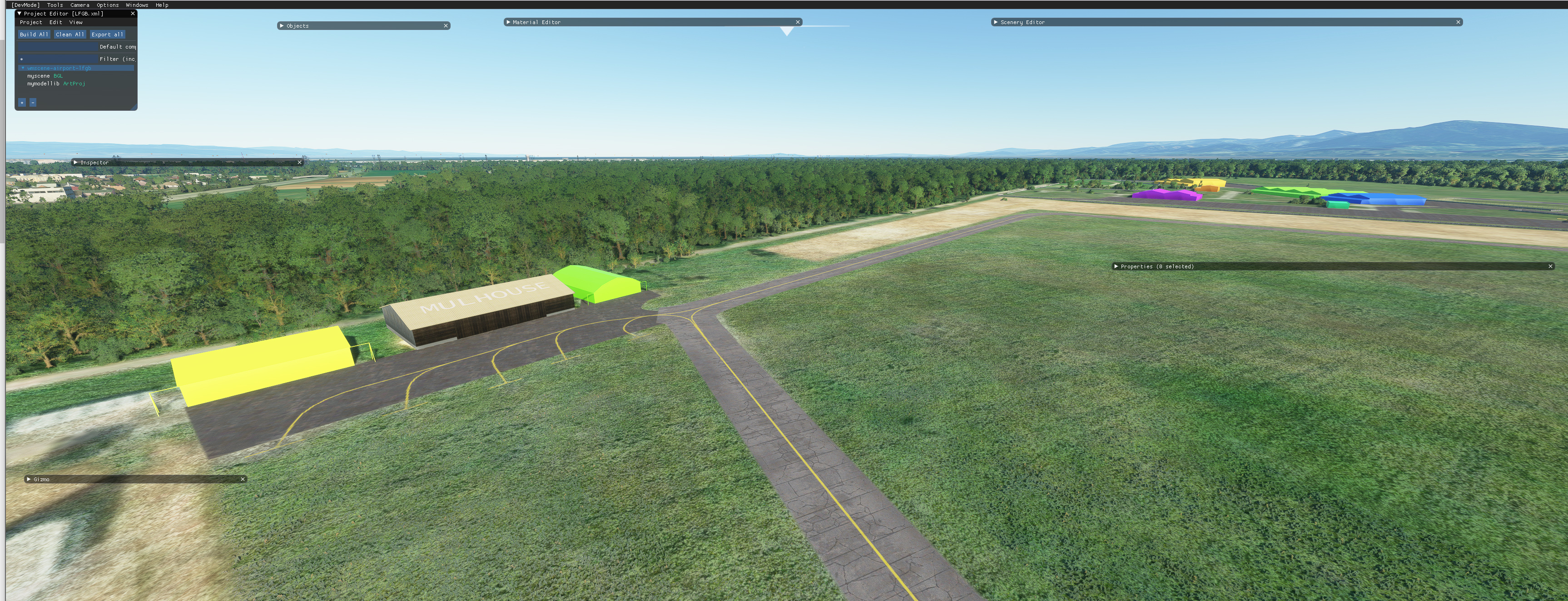The image size is (1568, 601).
Task: Close the Project Editor window
Action: (x=133, y=13)
